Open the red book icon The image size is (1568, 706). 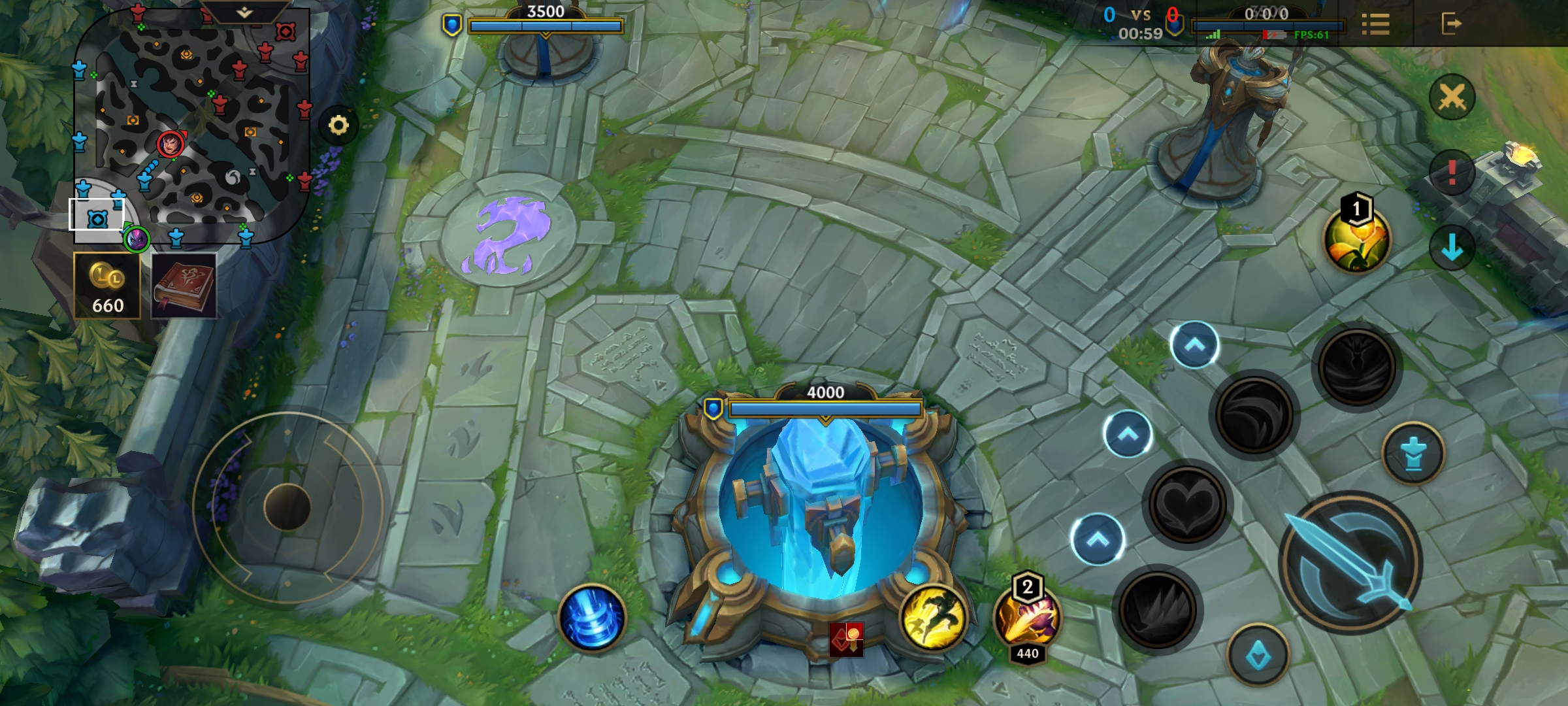[x=184, y=286]
